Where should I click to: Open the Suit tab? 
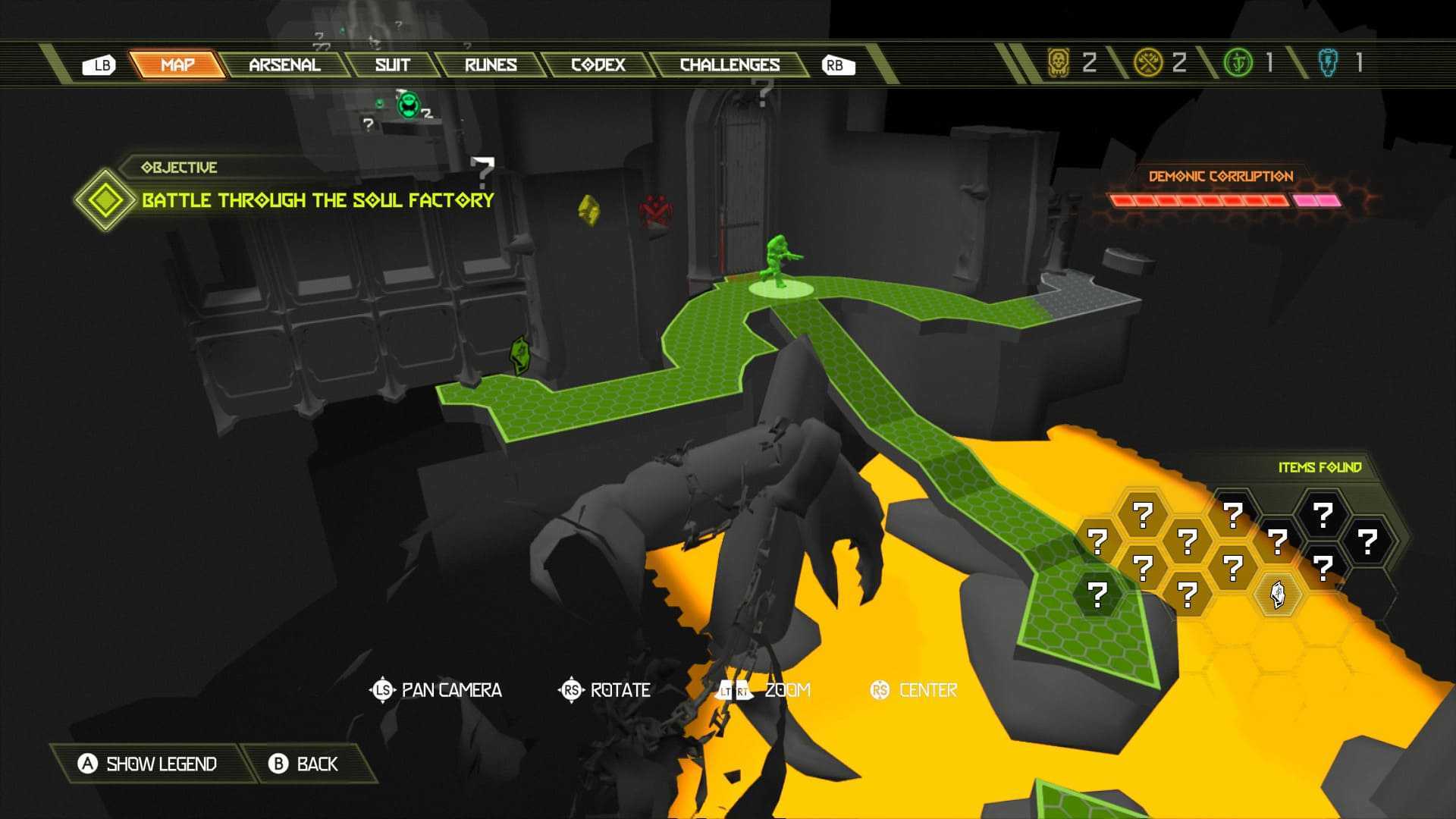(392, 65)
